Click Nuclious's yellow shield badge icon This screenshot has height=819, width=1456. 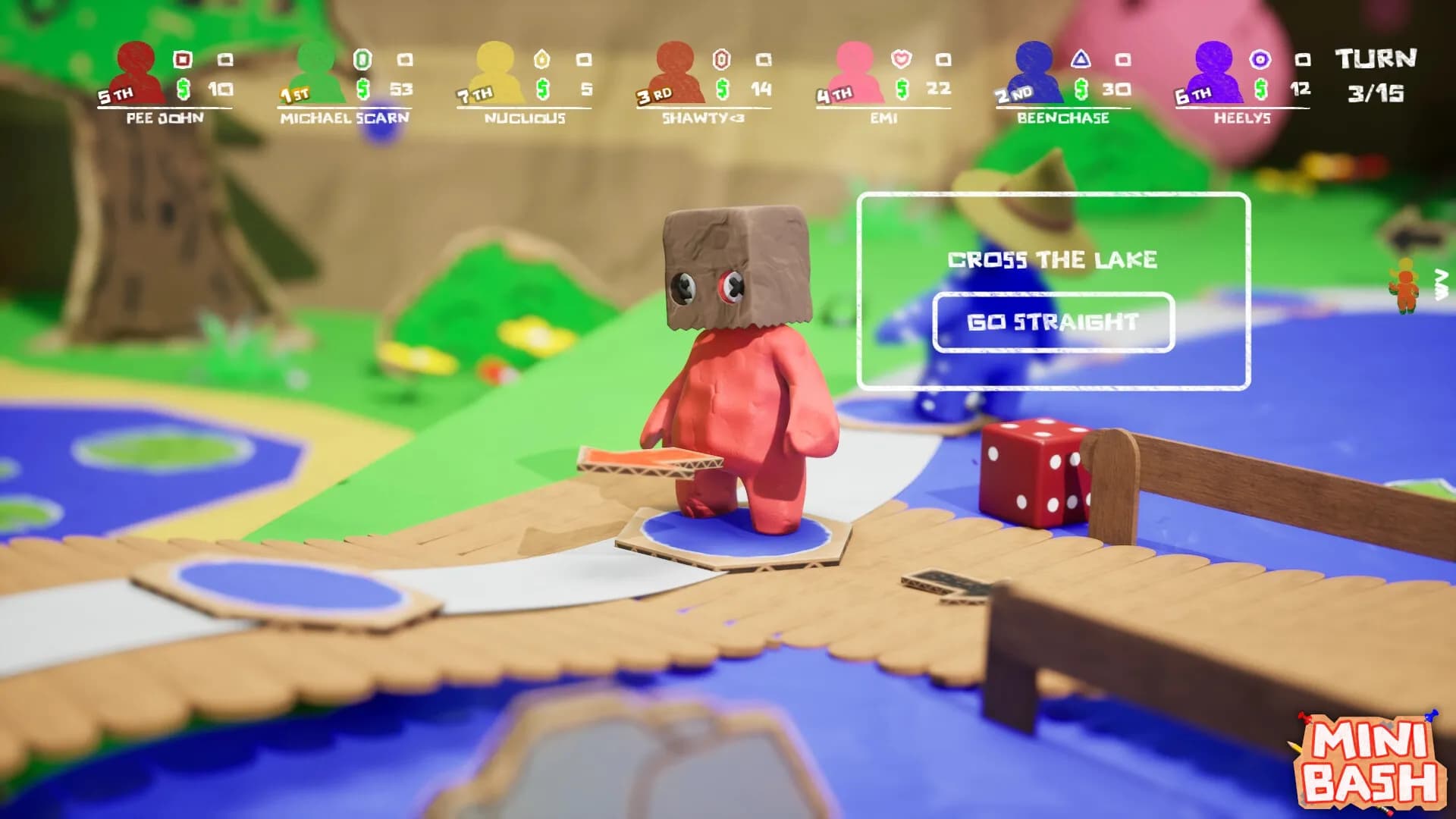click(544, 58)
